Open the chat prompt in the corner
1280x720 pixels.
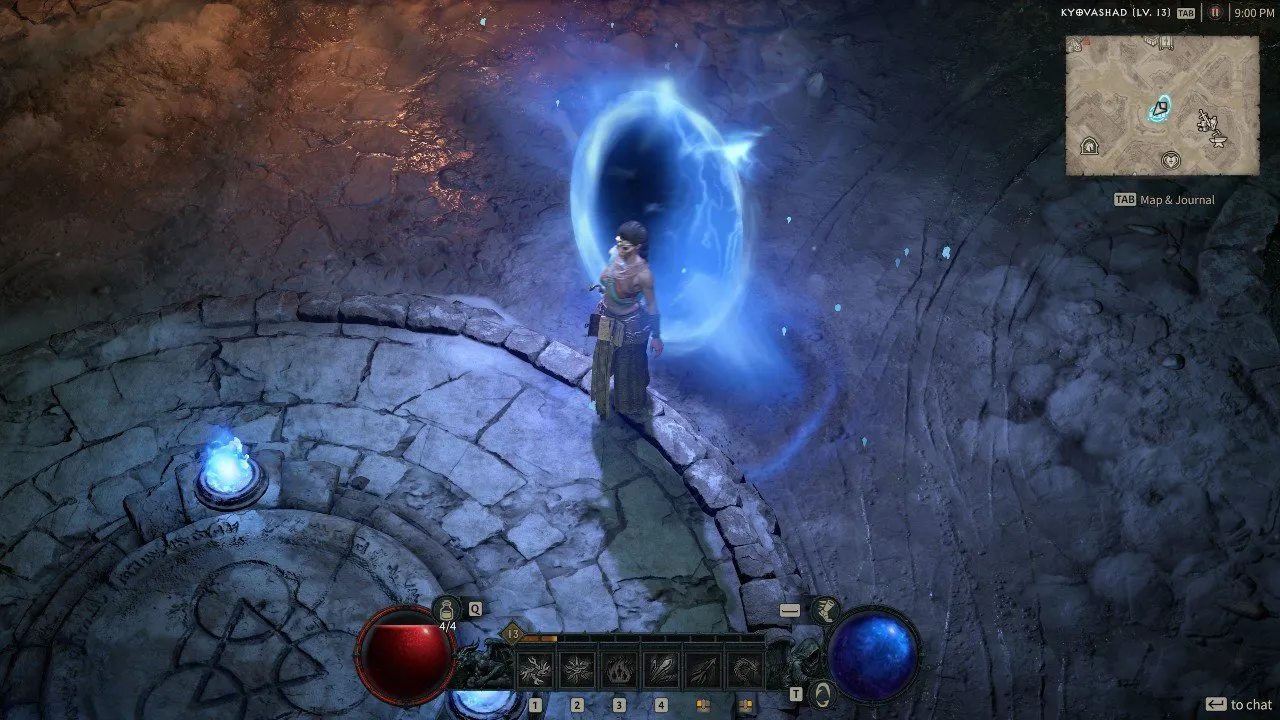click(x=1240, y=705)
